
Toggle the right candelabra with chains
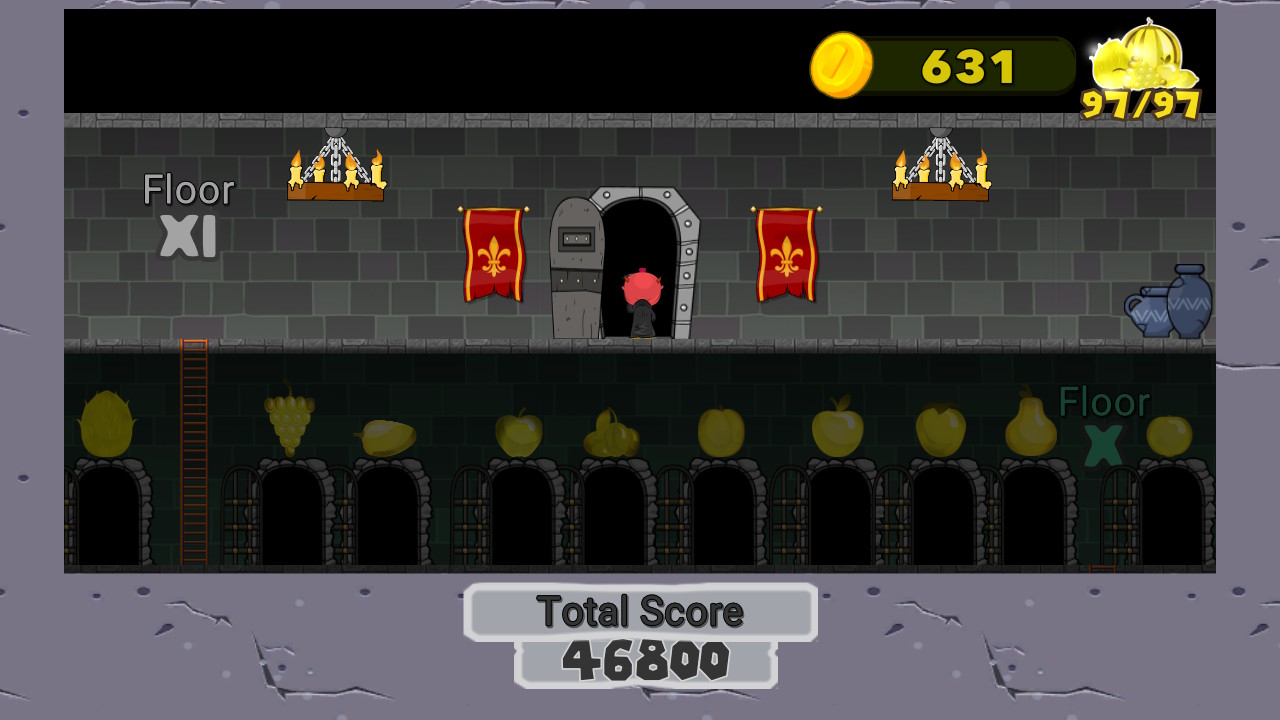tap(939, 172)
